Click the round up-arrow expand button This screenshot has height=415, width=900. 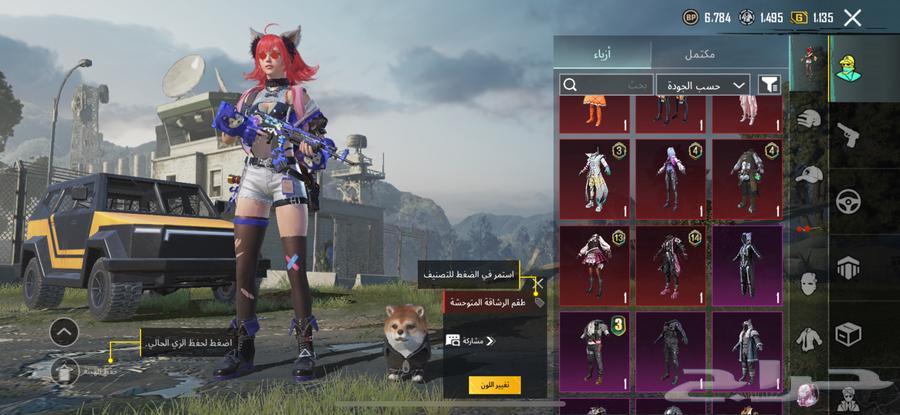tap(64, 332)
